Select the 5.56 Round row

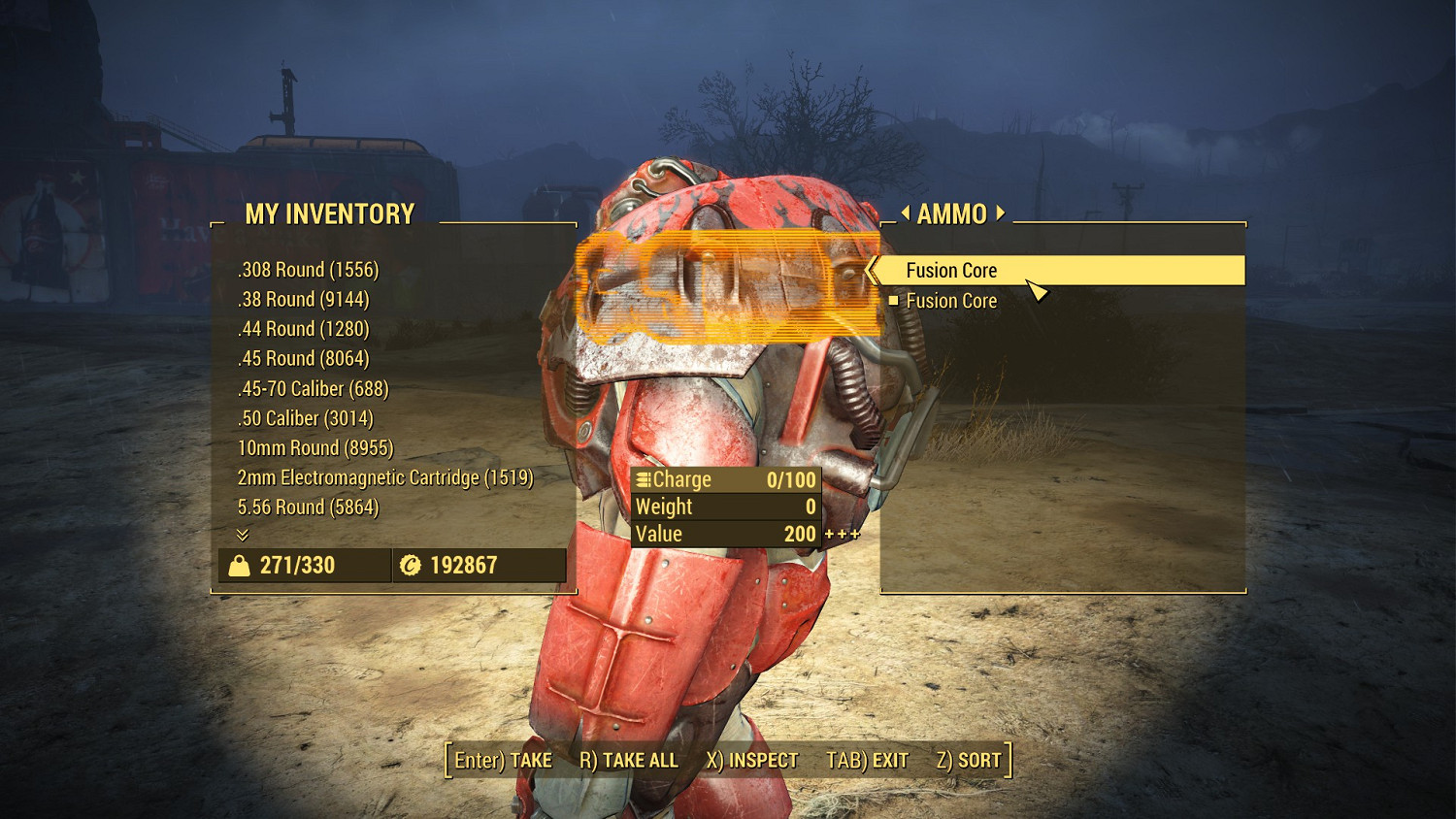pos(308,508)
